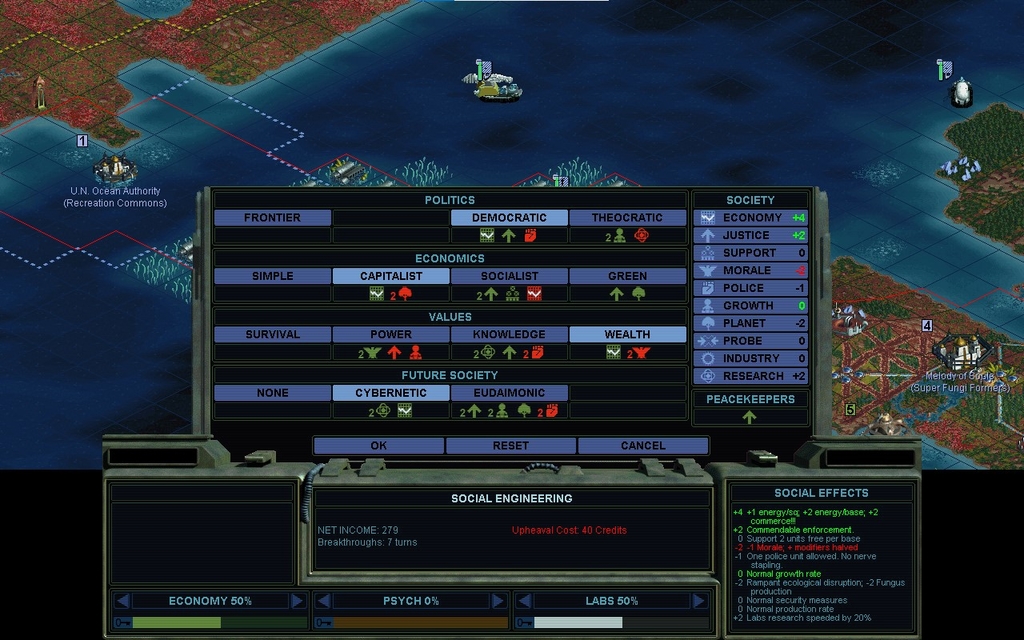Select Wealth values

(x=627, y=335)
